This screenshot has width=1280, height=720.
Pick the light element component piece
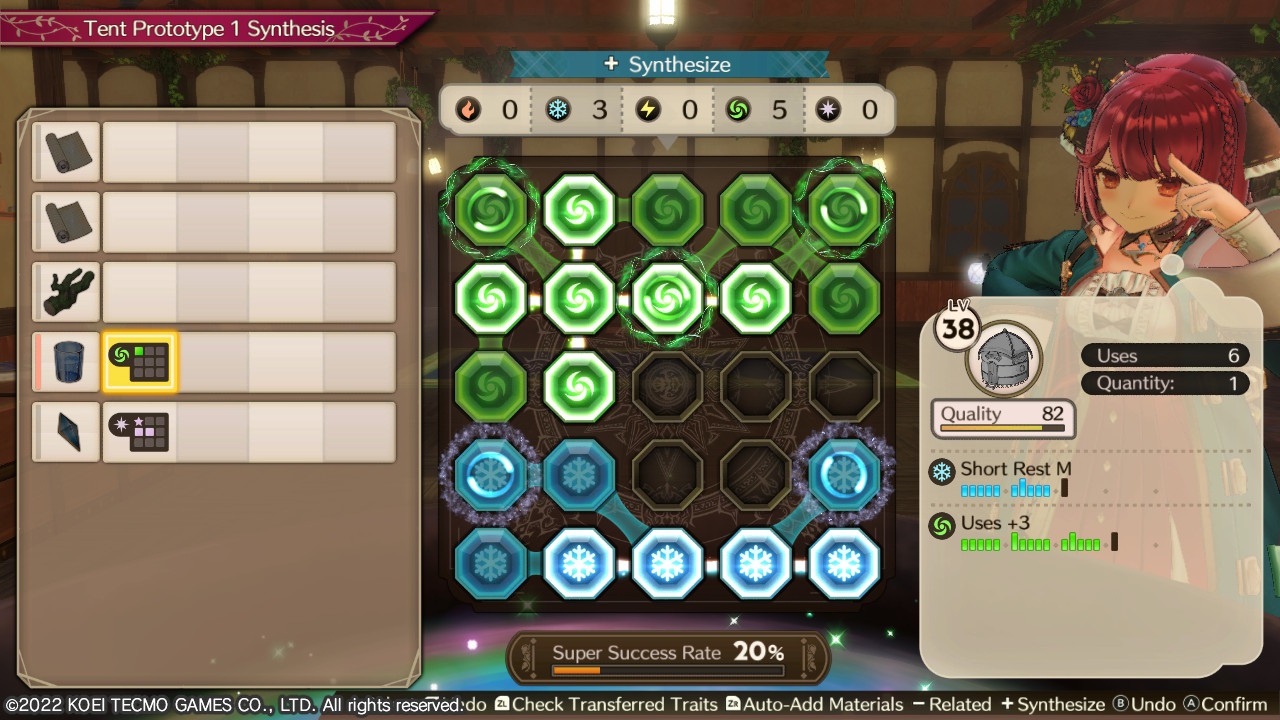point(139,432)
